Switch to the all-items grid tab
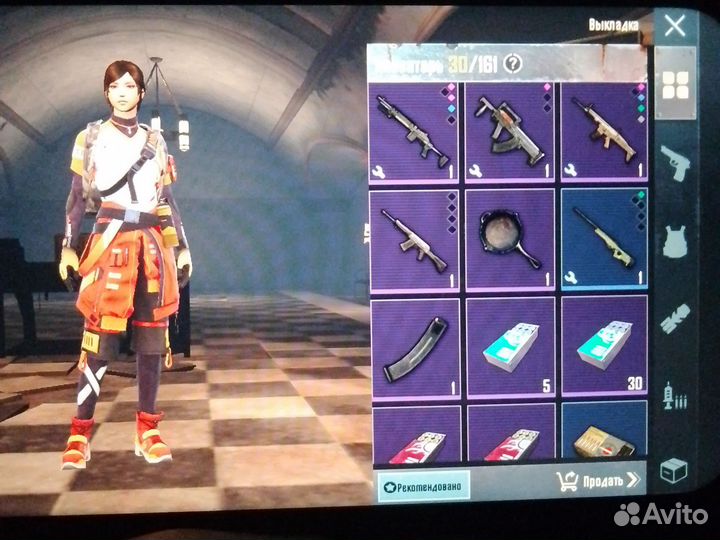This screenshot has height=540, width=720. (x=675, y=87)
